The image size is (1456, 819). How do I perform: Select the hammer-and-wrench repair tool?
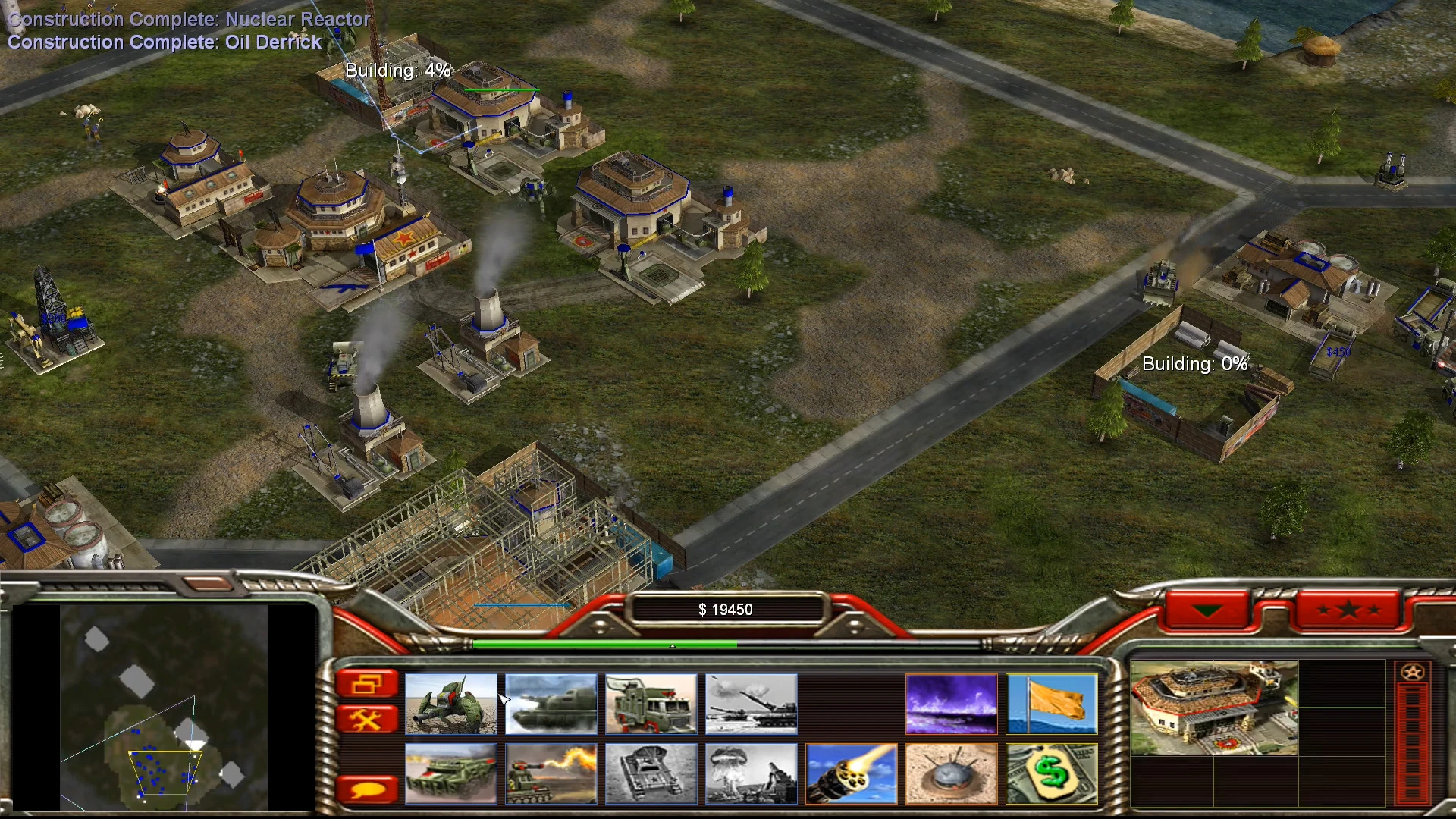point(369,719)
